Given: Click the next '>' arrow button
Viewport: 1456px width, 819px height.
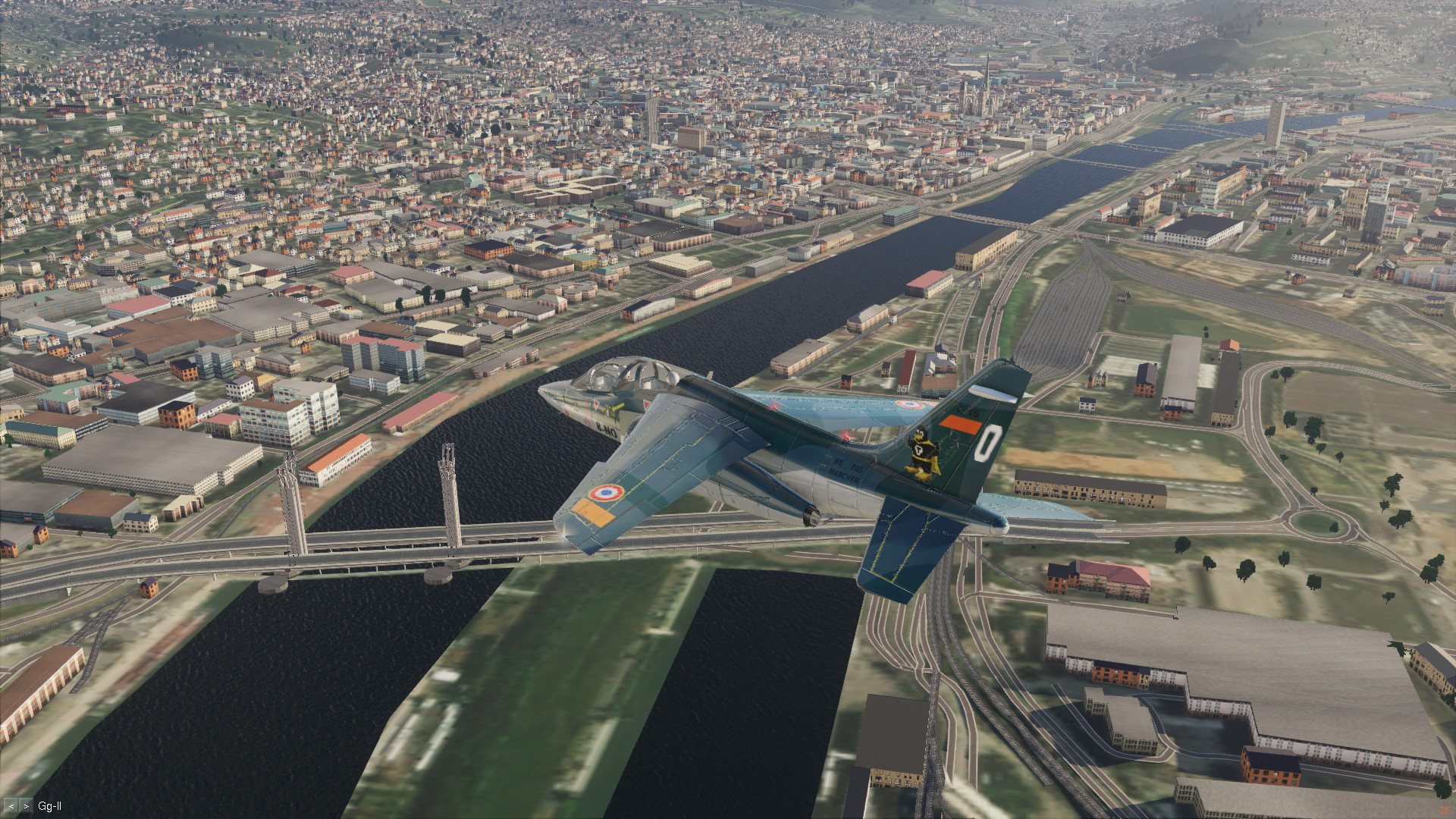Looking at the screenshot, I should coord(26,806).
